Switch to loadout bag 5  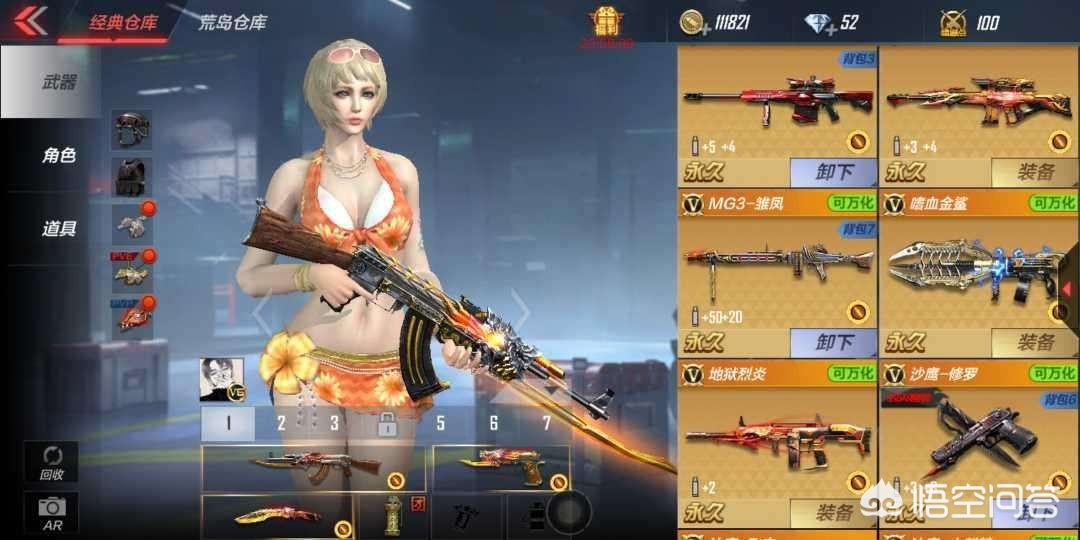tap(440, 423)
